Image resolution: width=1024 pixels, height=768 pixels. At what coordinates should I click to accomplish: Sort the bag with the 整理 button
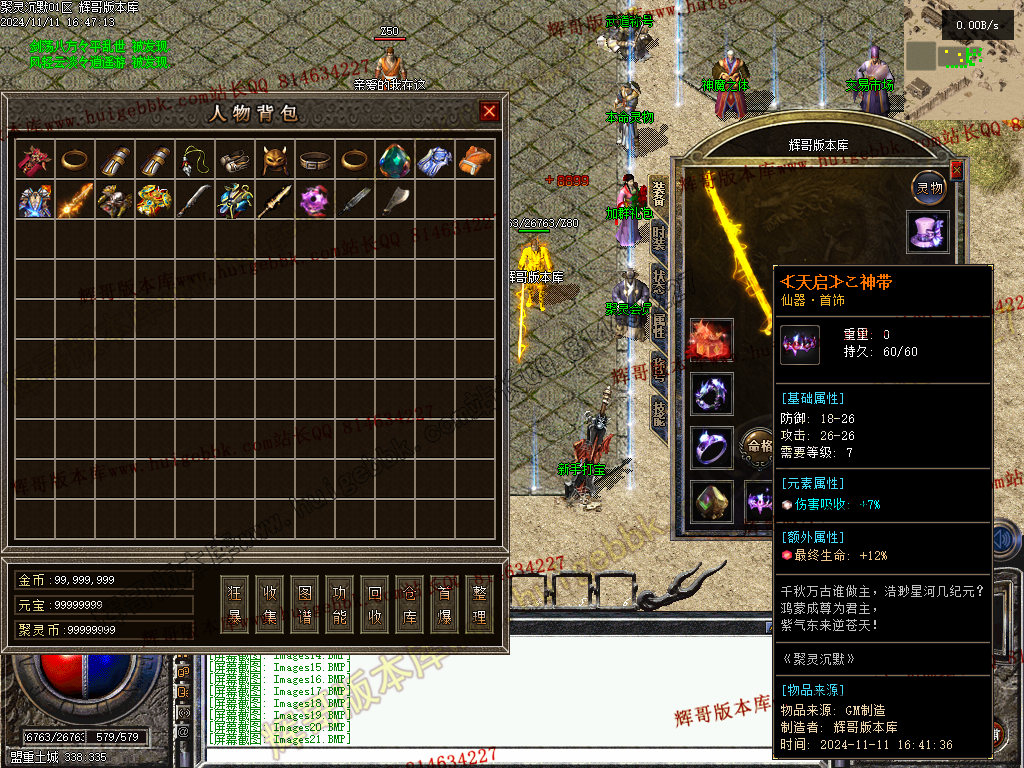(480, 603)
